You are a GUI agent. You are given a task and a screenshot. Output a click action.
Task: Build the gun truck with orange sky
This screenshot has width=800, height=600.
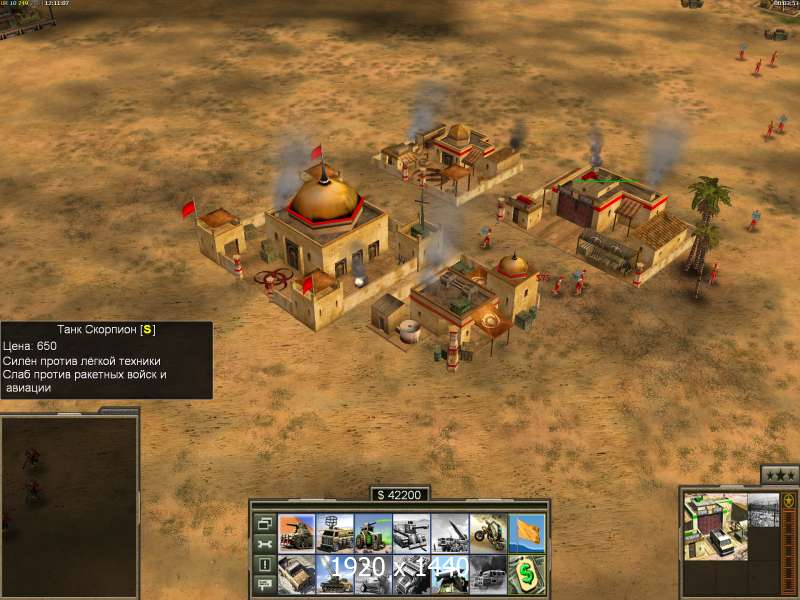(297, 533)
